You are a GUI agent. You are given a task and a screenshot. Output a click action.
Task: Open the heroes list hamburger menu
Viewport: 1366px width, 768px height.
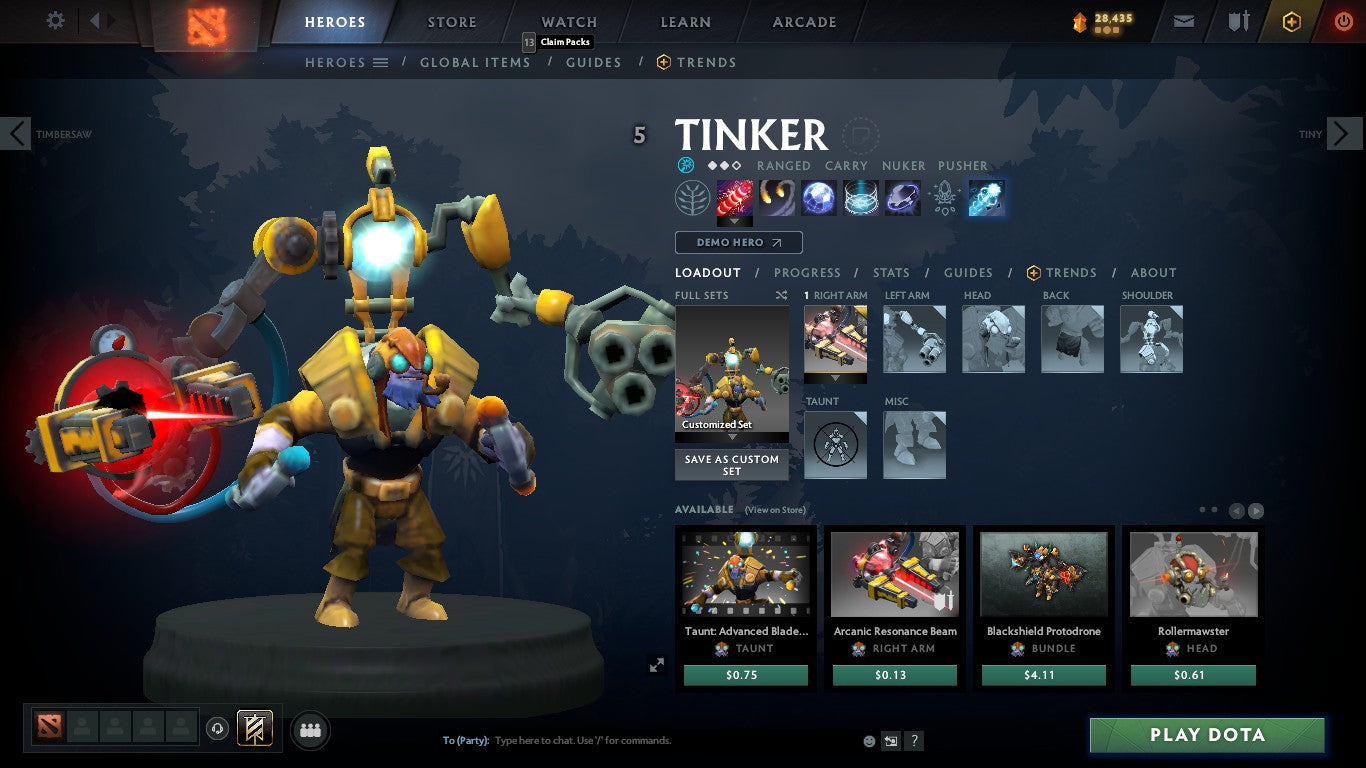pos(381,62)
